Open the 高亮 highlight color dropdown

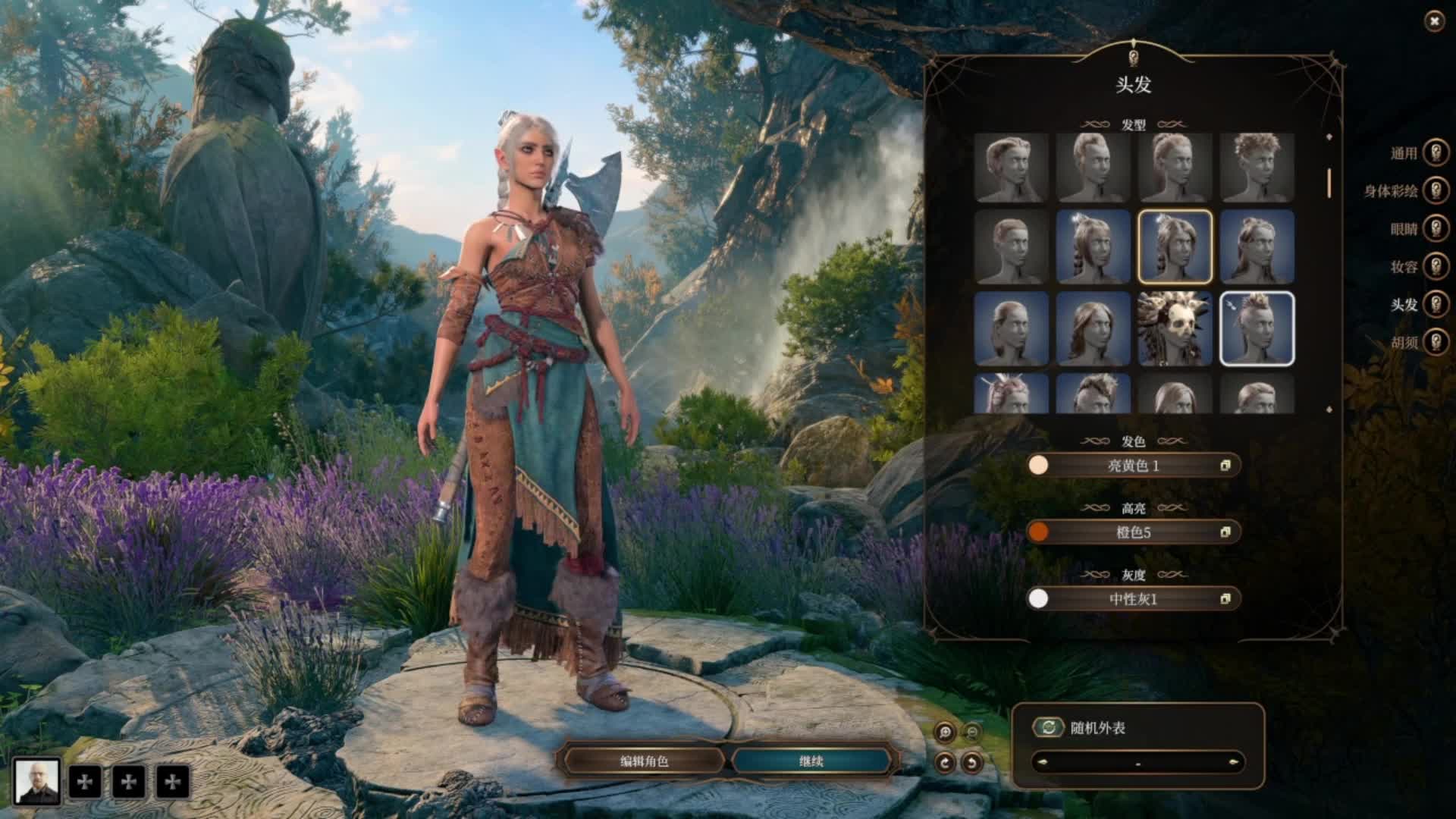click(1134, 532)
